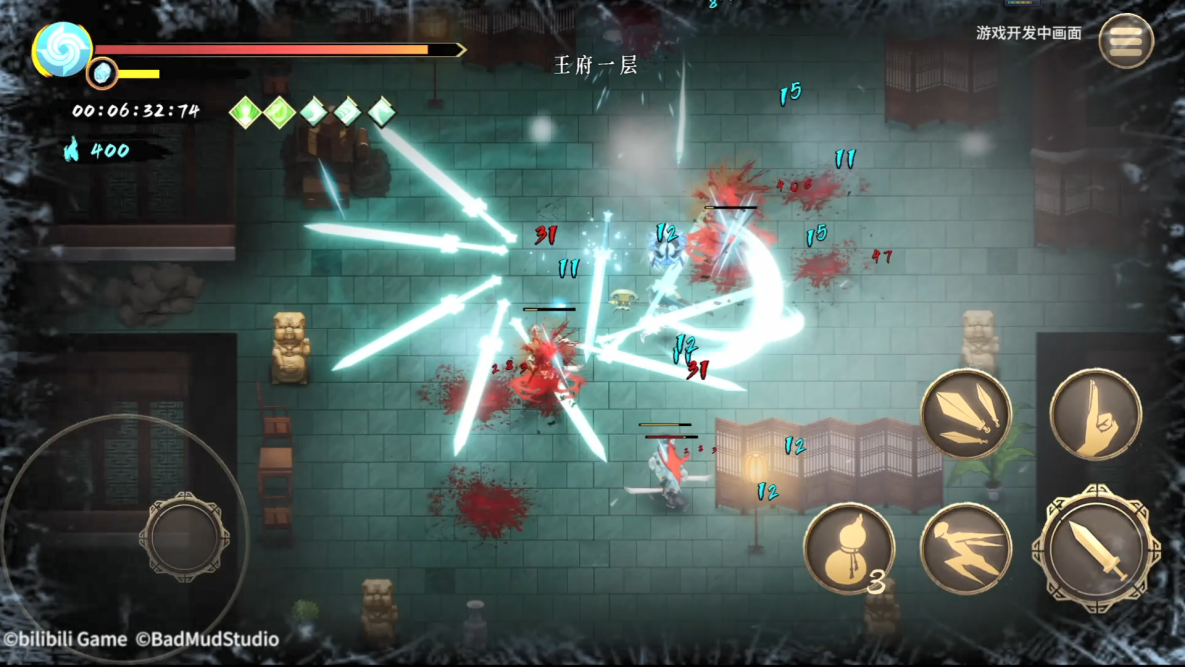Tap the swirl character portrait icon

click(x=62, y=49)
